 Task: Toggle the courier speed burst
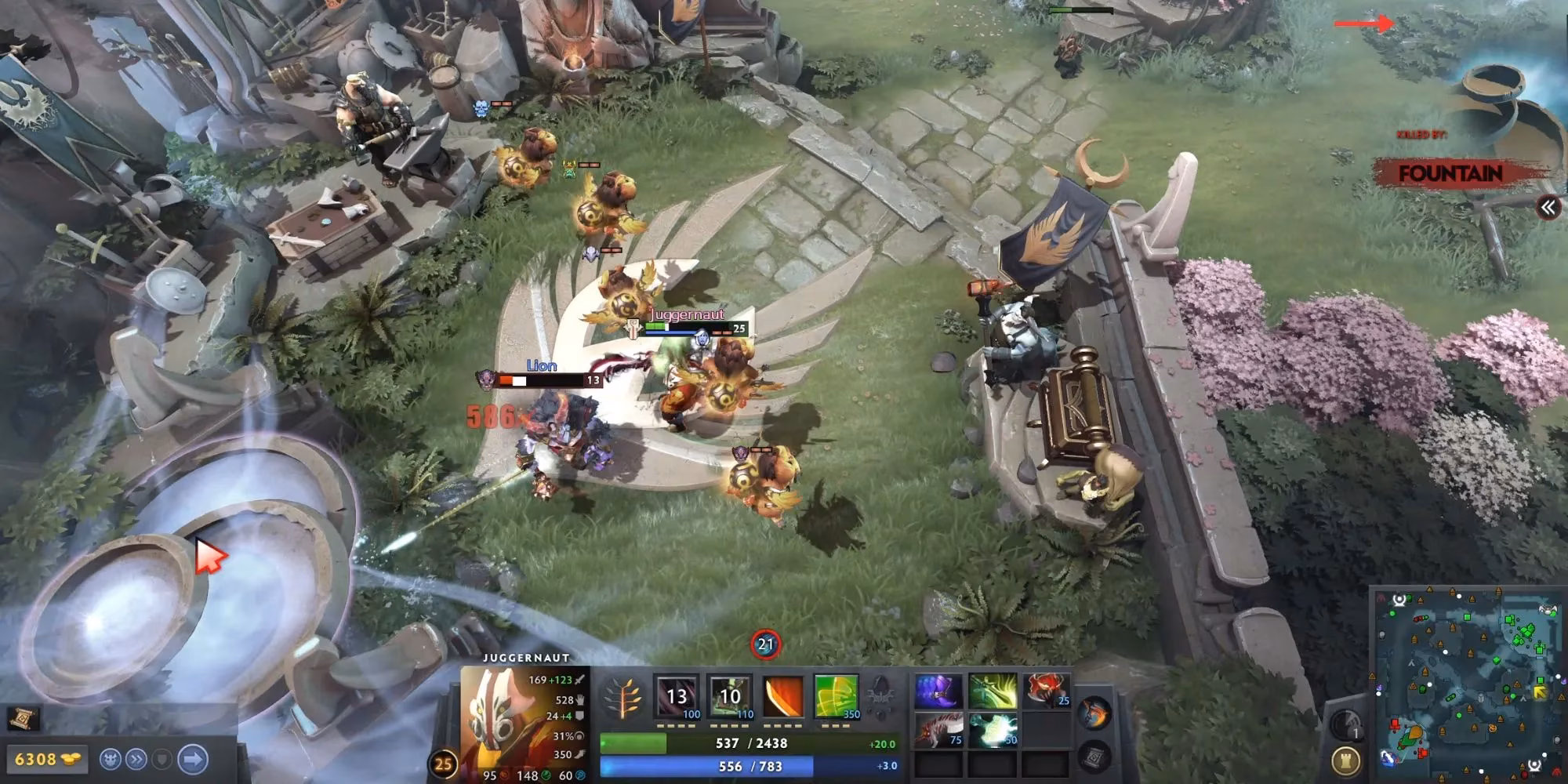click(x=137, y=759)
